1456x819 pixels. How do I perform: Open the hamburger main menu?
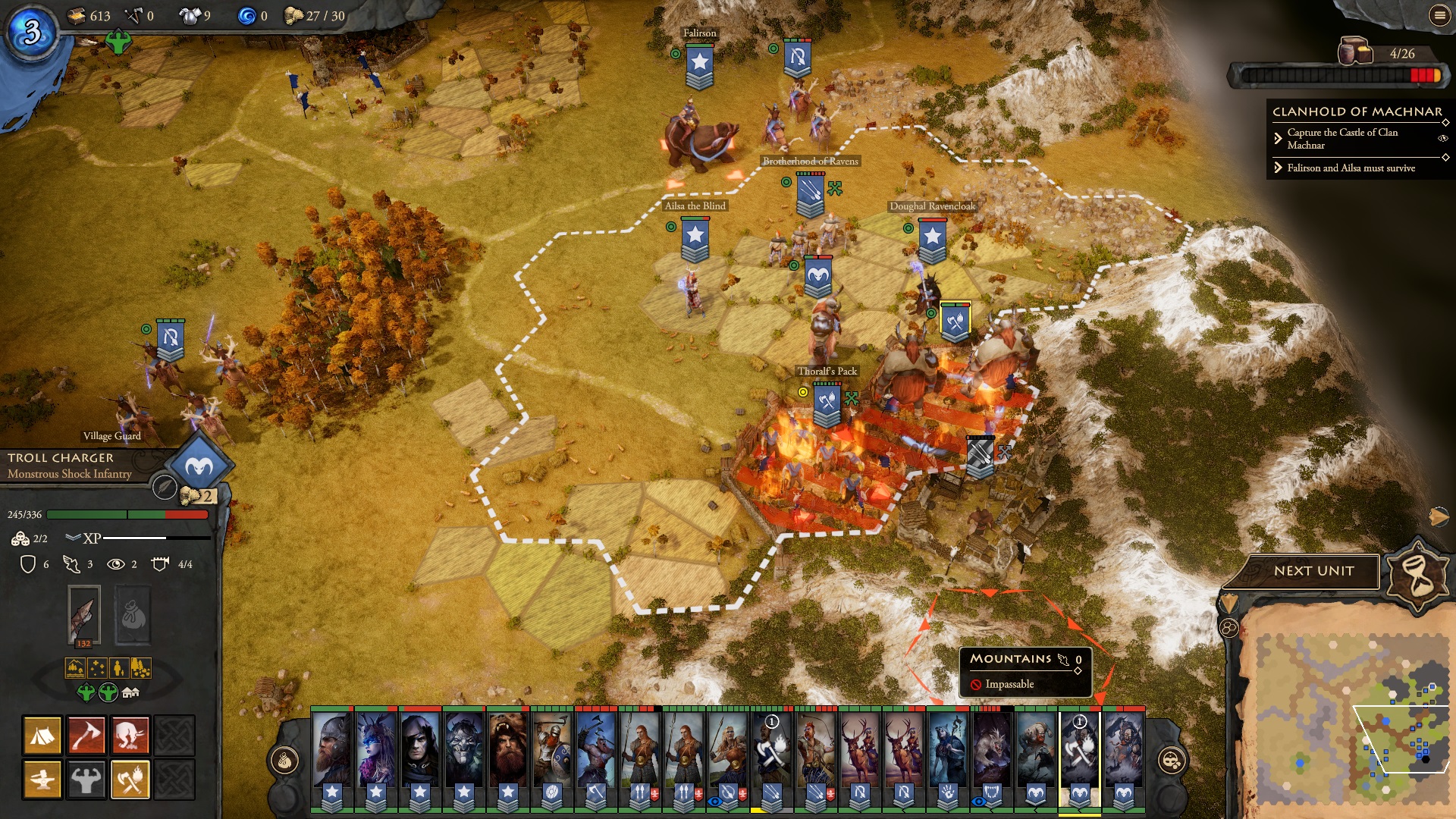point(1439,15)
